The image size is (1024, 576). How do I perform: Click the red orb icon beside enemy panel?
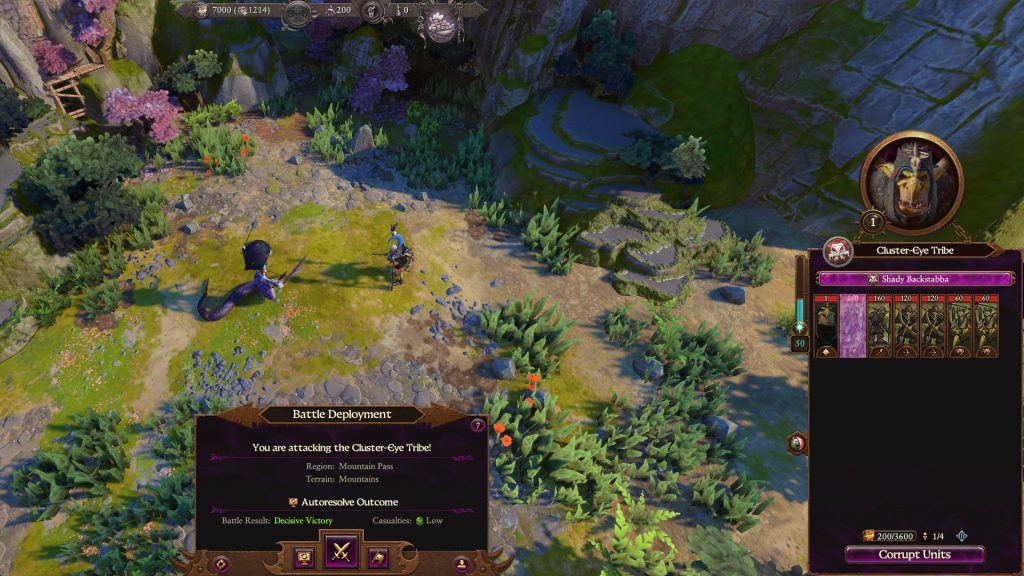pyautogui.click(x=798, y=442)
